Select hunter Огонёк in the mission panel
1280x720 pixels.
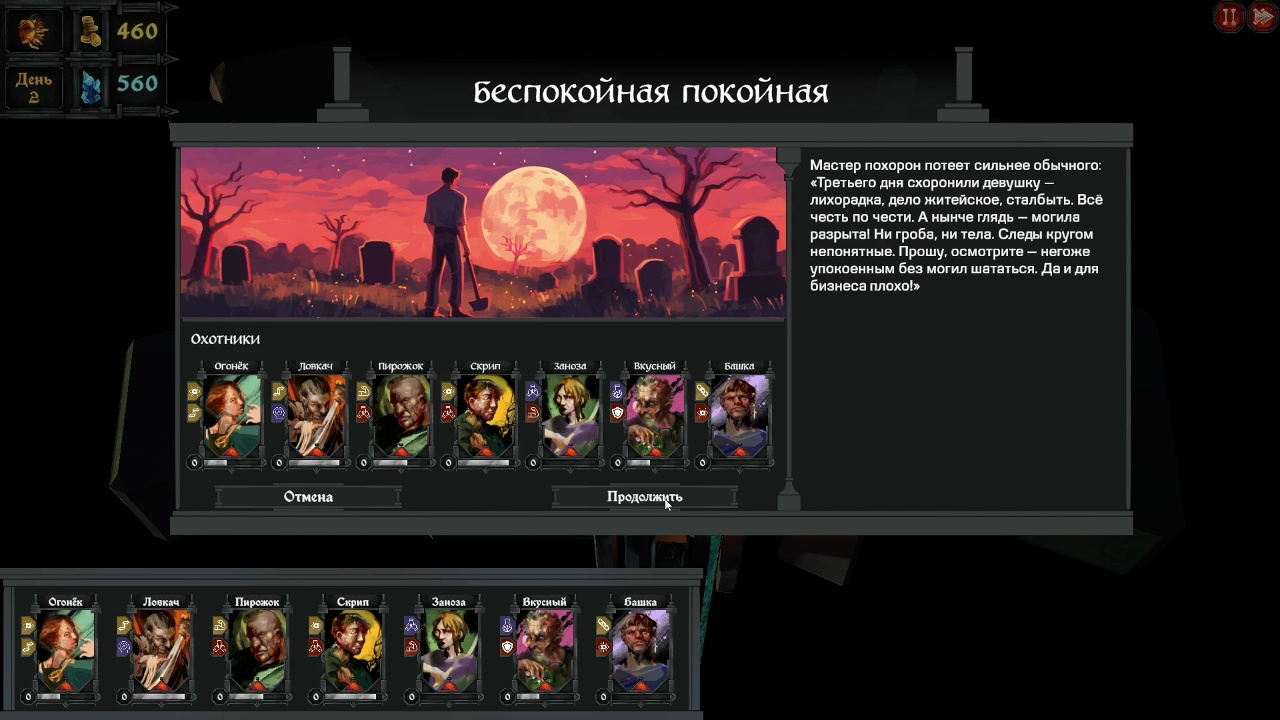(232, 416)
